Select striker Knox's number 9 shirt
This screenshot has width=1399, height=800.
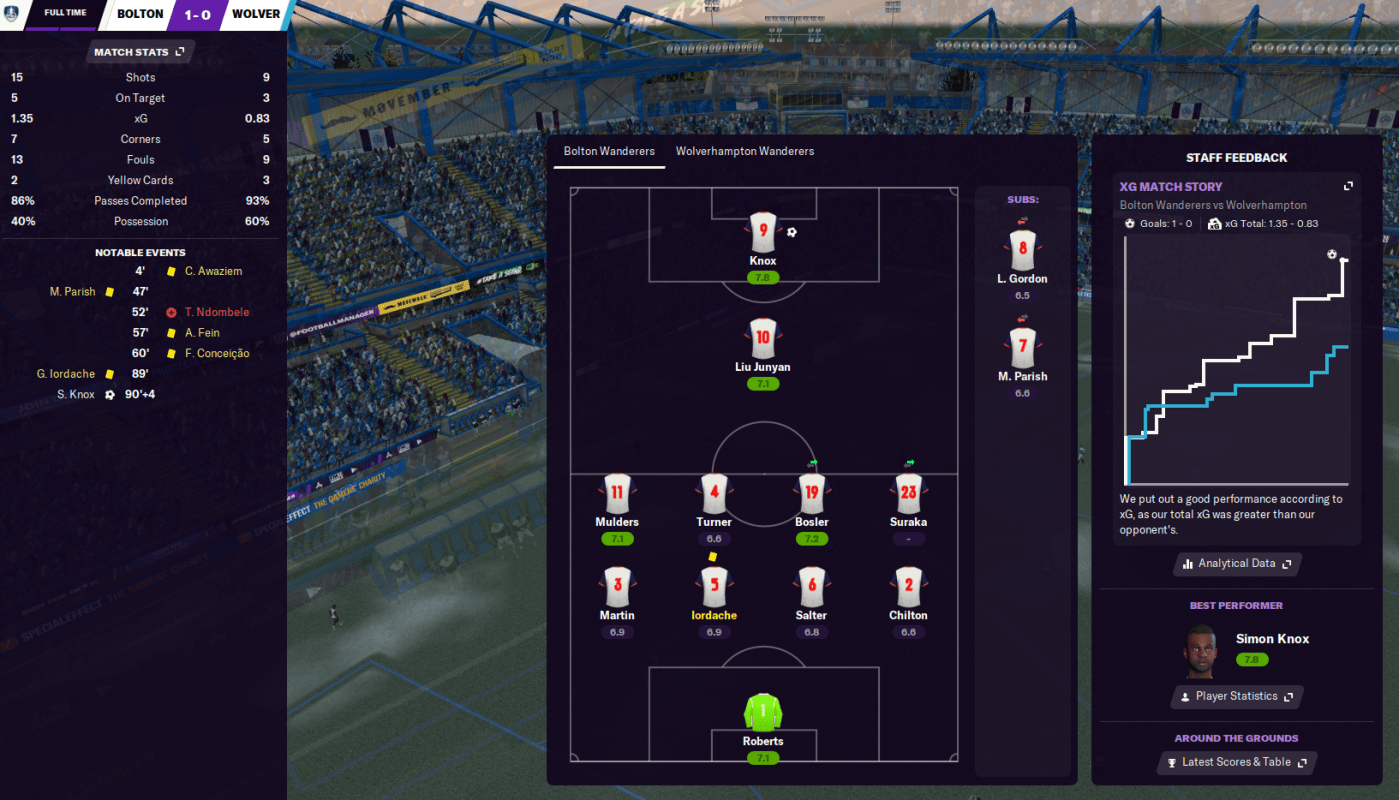tap(763, 231)
